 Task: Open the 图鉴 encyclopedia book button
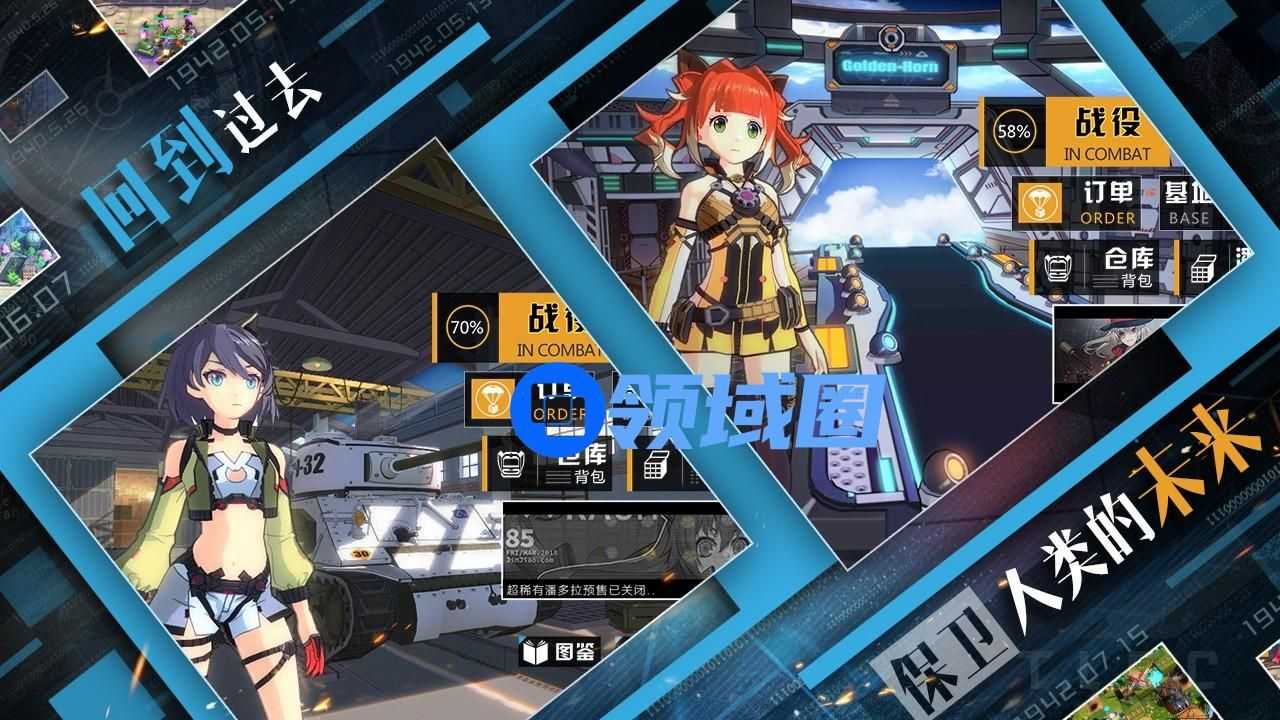click(560, 652)
